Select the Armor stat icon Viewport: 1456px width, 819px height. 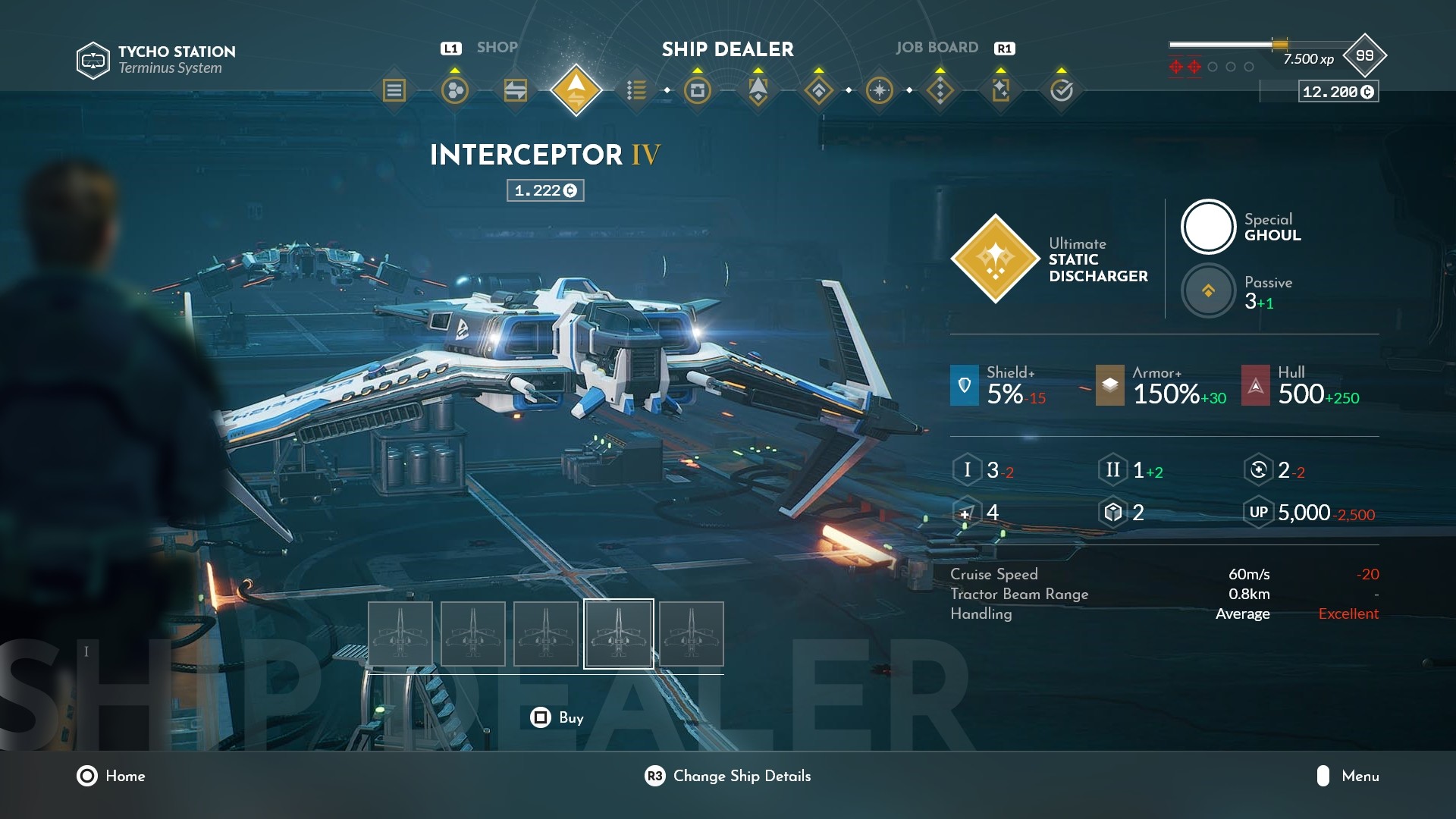pyautogui.click(x=1110, y=385)
